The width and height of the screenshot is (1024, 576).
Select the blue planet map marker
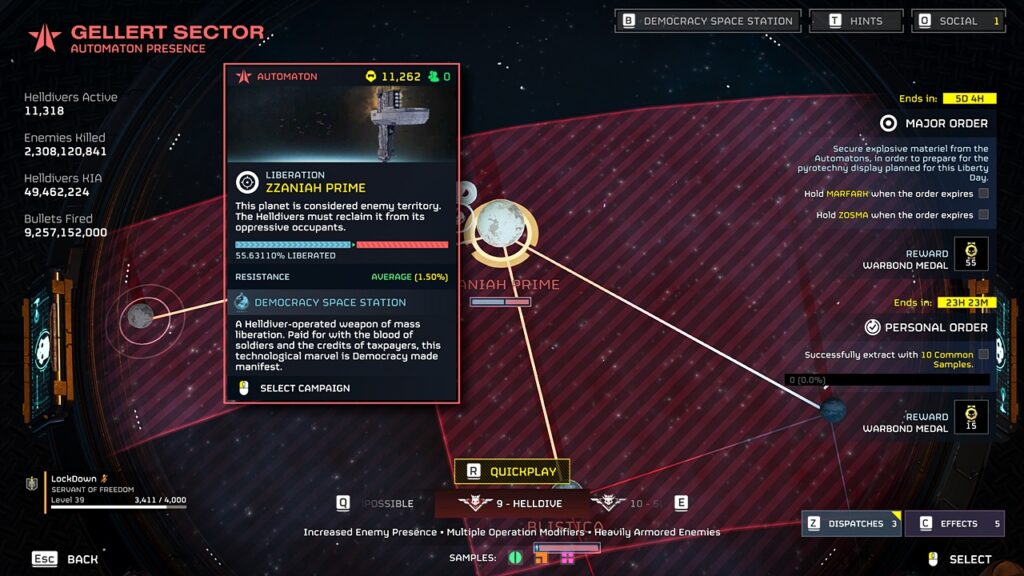832,409
